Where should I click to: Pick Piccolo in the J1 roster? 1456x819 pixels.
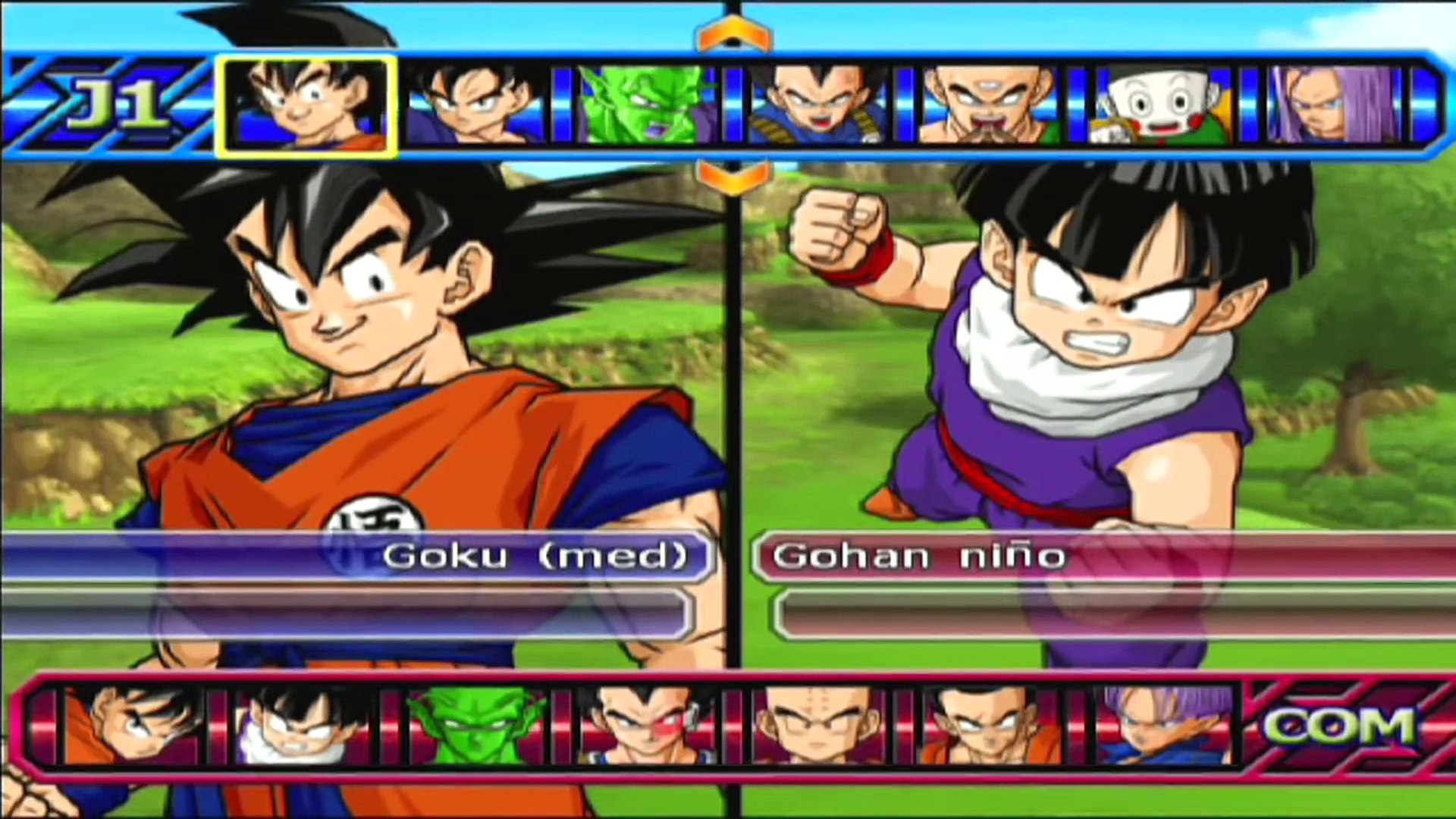[647, 105]
